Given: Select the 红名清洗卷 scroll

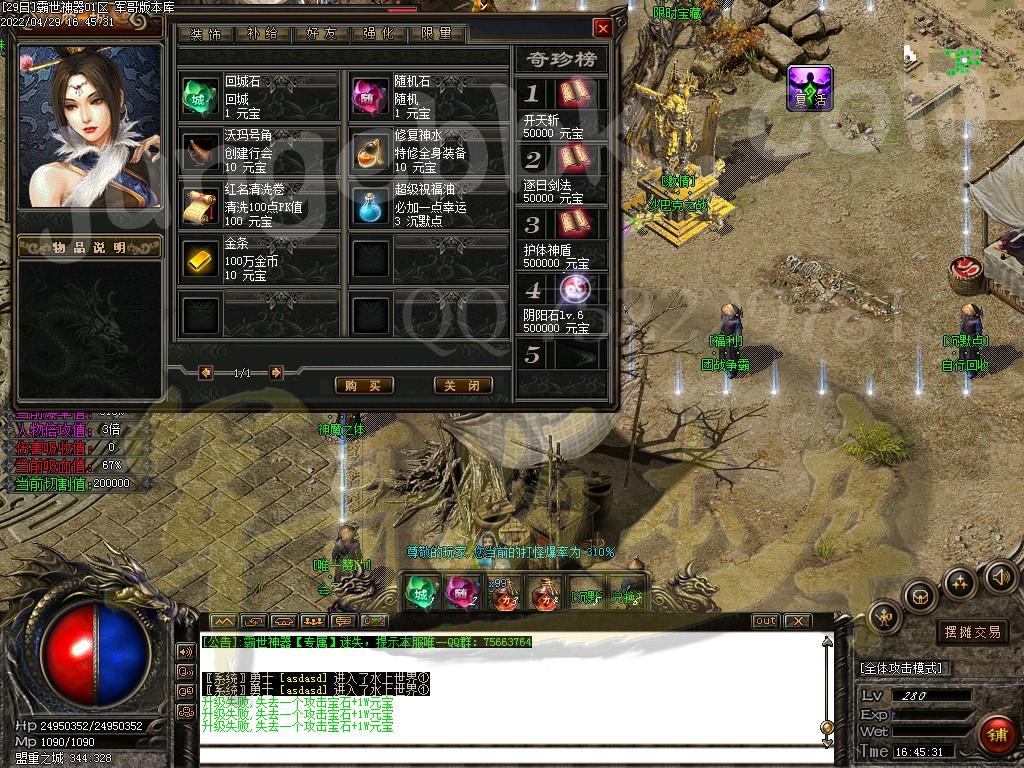Looking at the screenshot, I should pos(201,205).
